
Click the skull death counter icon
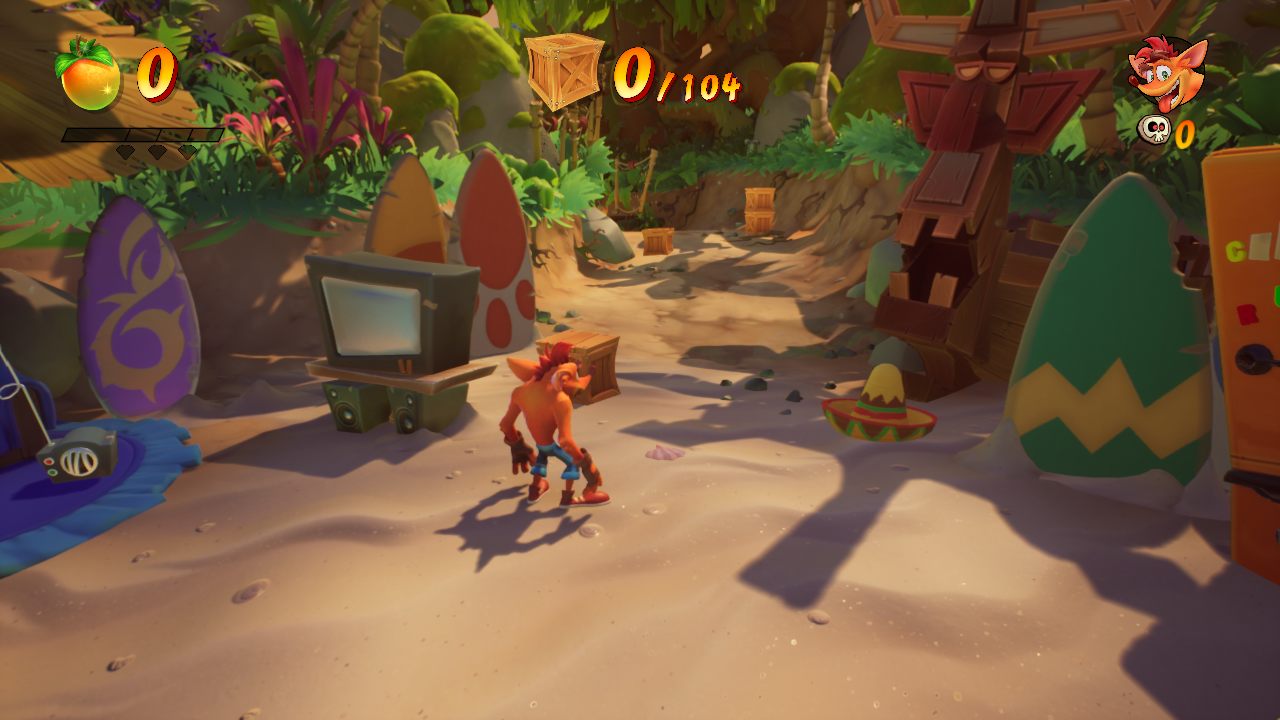(1155, 131)
